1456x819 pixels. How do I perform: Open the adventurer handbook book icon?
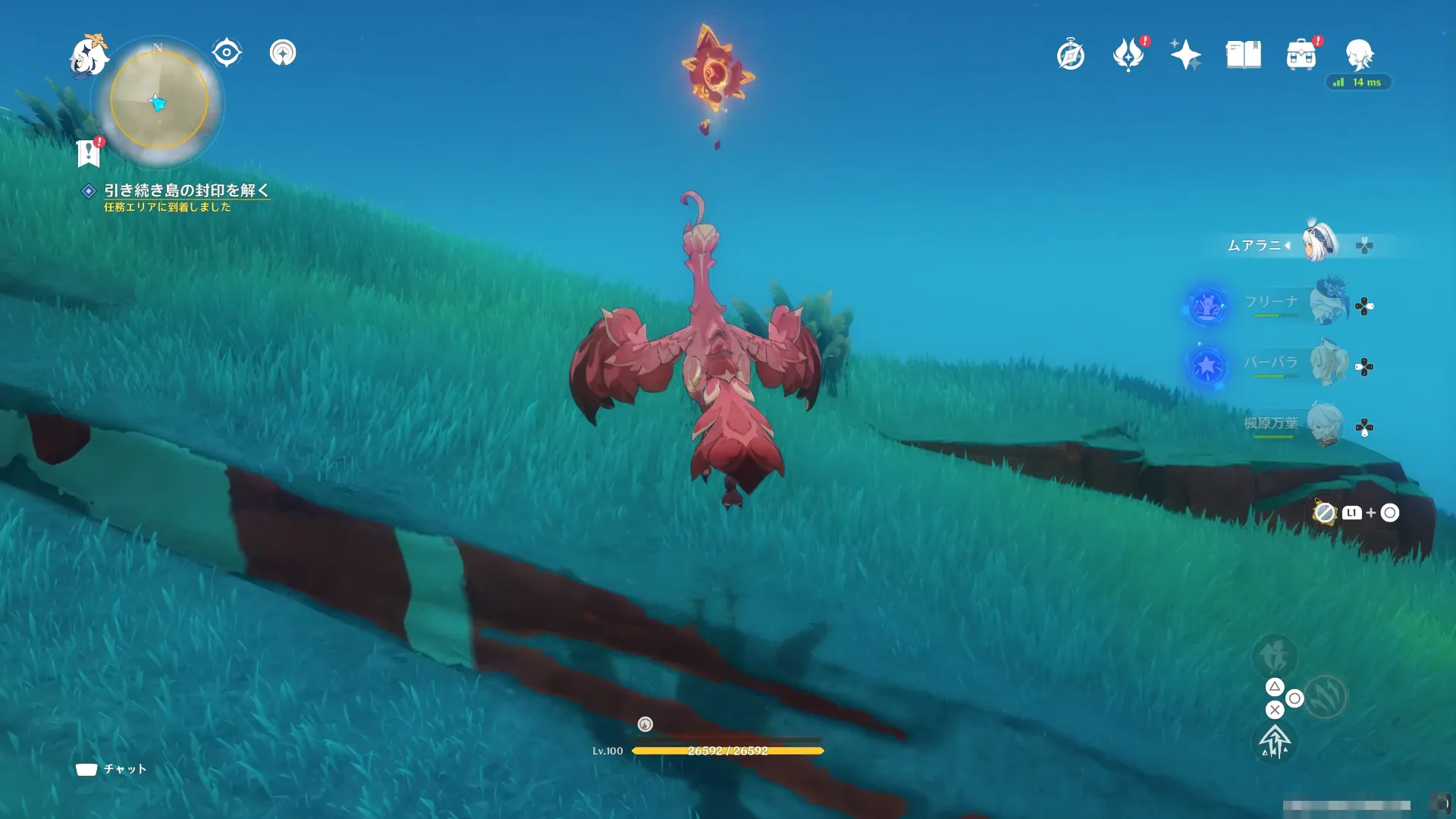click(x=1244, y=55)
